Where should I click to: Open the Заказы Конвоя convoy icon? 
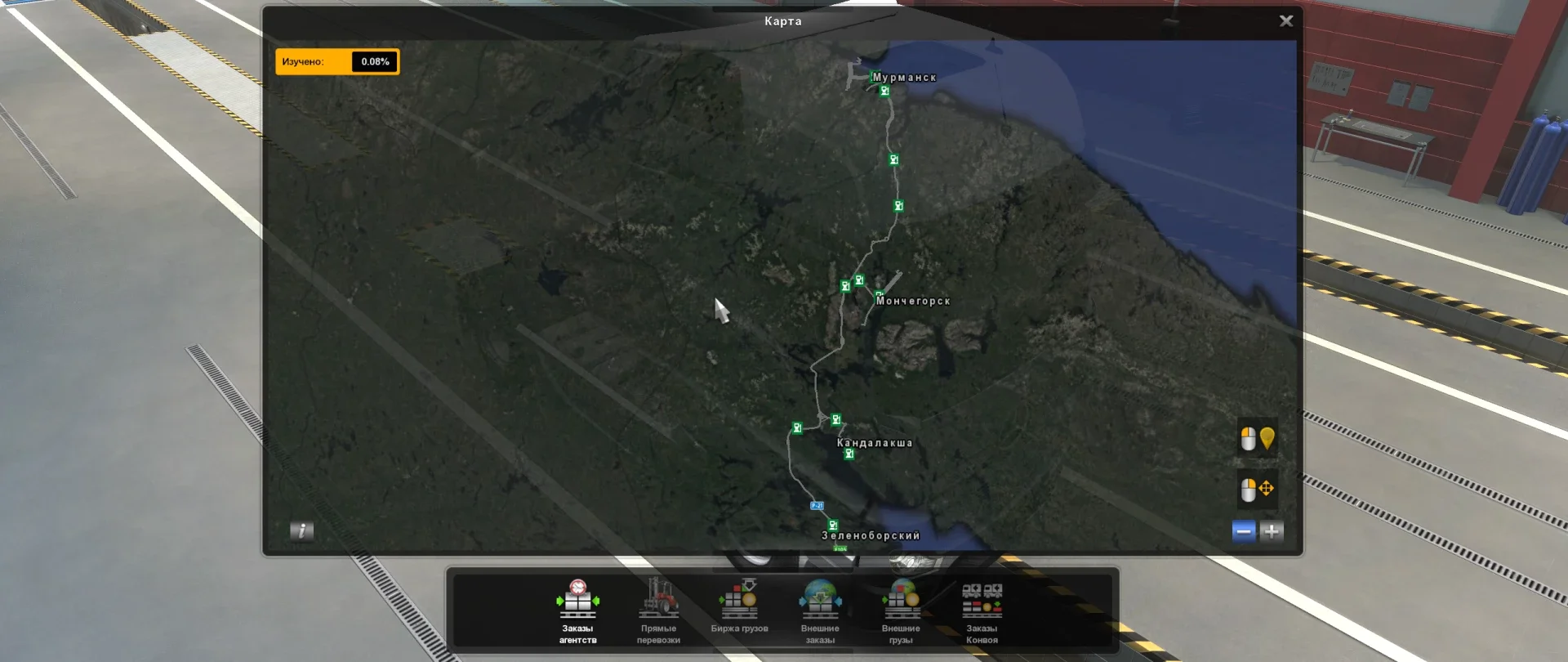[982, 602]
